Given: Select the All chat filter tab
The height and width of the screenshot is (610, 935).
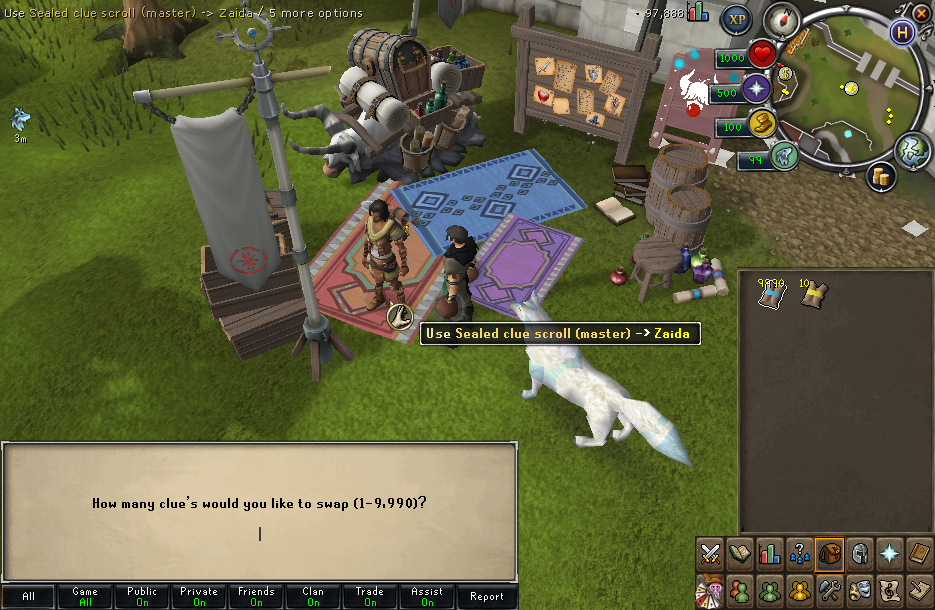Looking at the screenshot, I should (x=28, y=596).
